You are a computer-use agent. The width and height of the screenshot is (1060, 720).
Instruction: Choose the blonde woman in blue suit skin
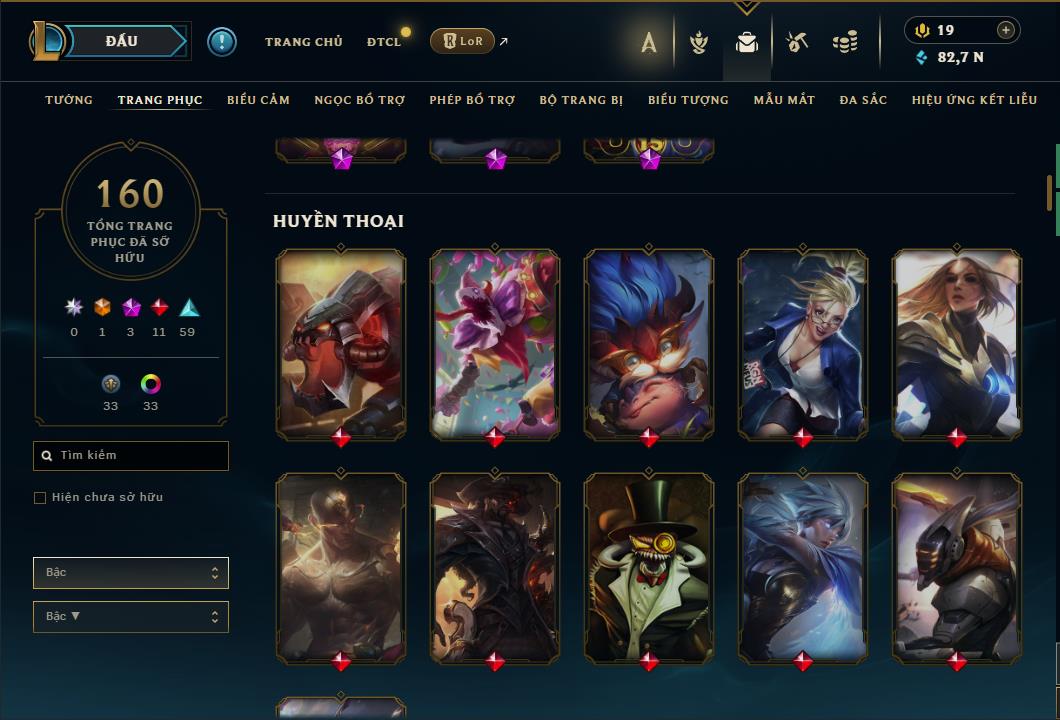[x=803, y=344]
